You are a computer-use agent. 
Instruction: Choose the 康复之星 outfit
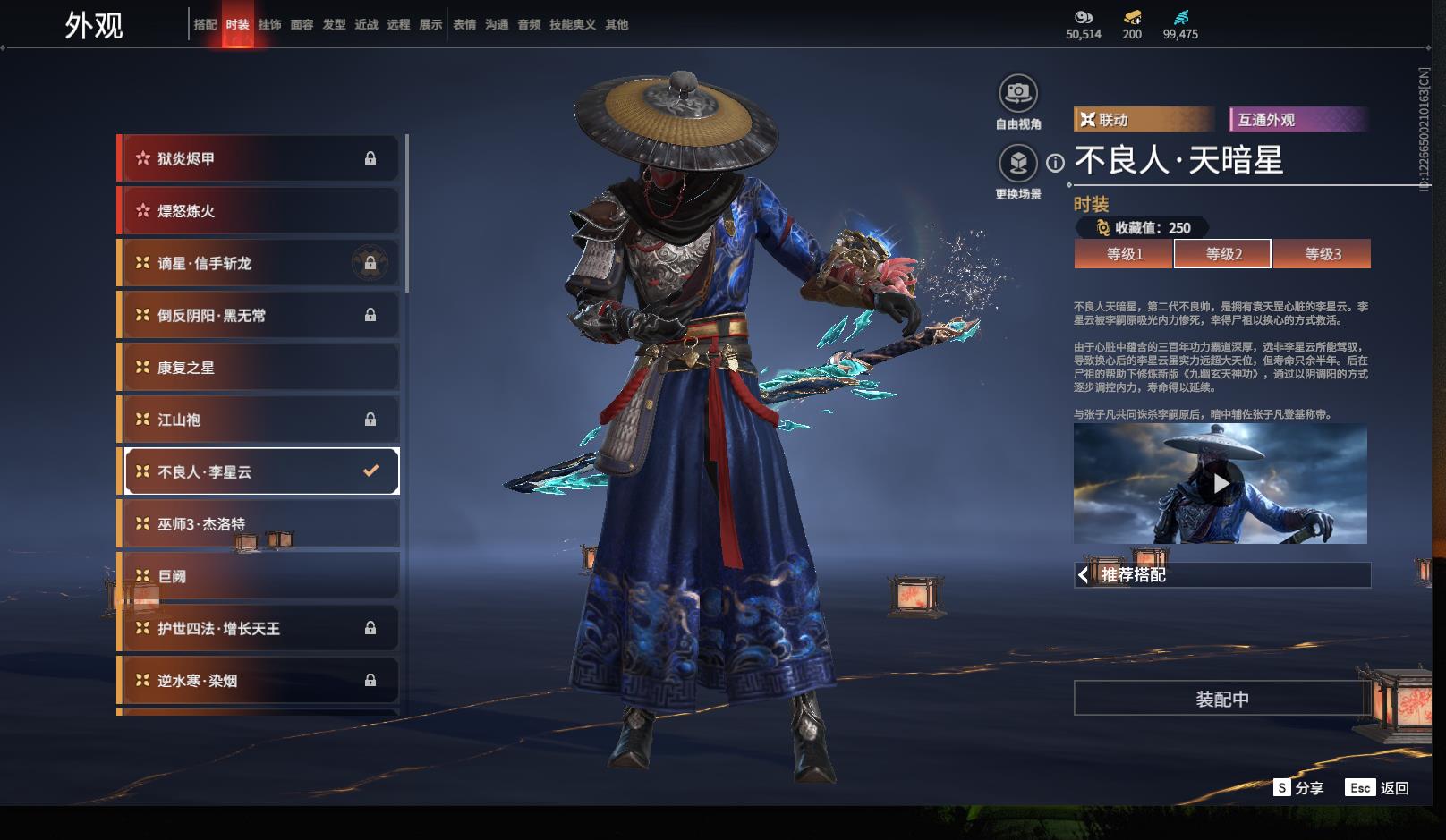pos(259,368)
